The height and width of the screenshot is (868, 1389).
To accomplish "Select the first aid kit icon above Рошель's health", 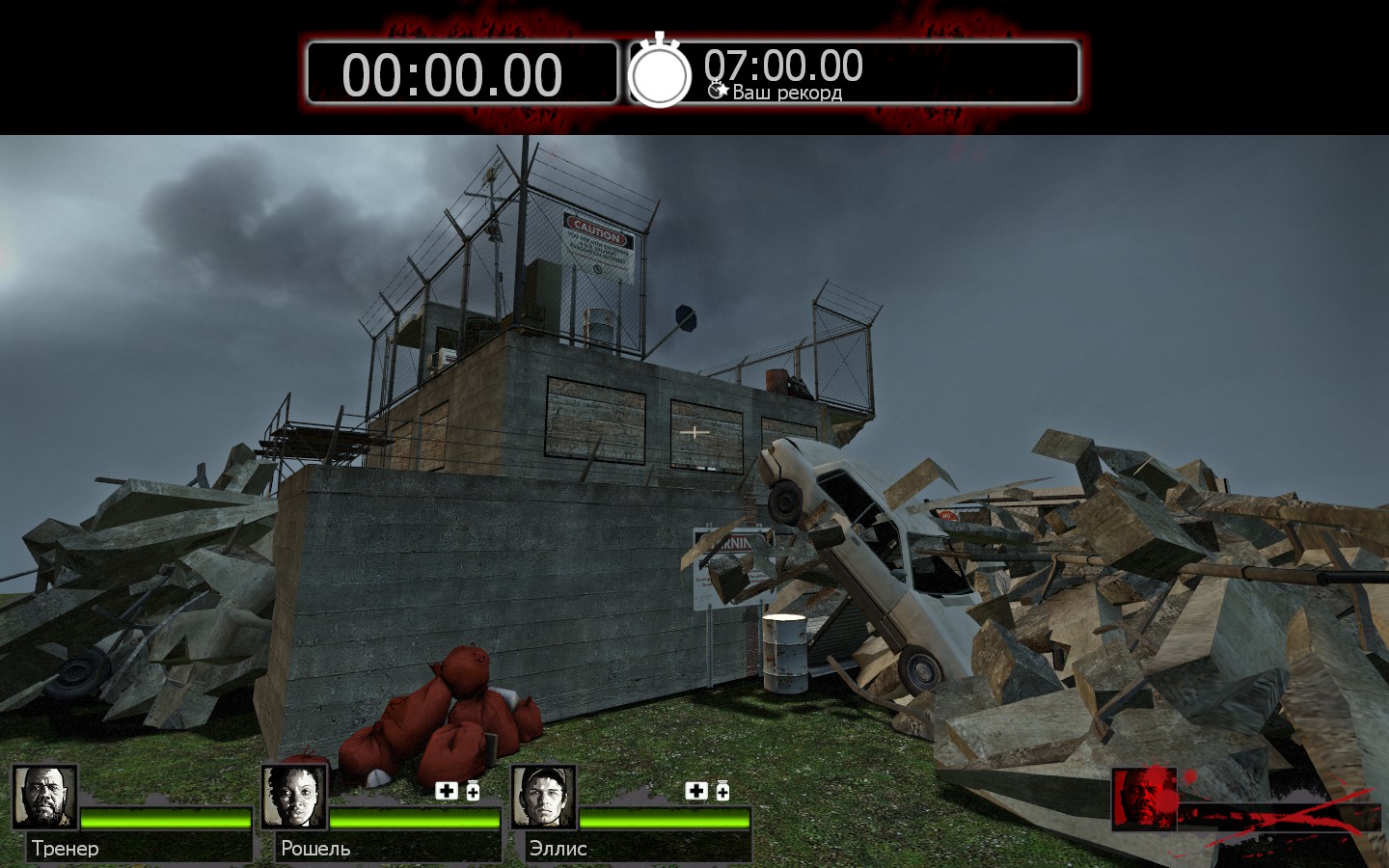I will click(447, 791).
